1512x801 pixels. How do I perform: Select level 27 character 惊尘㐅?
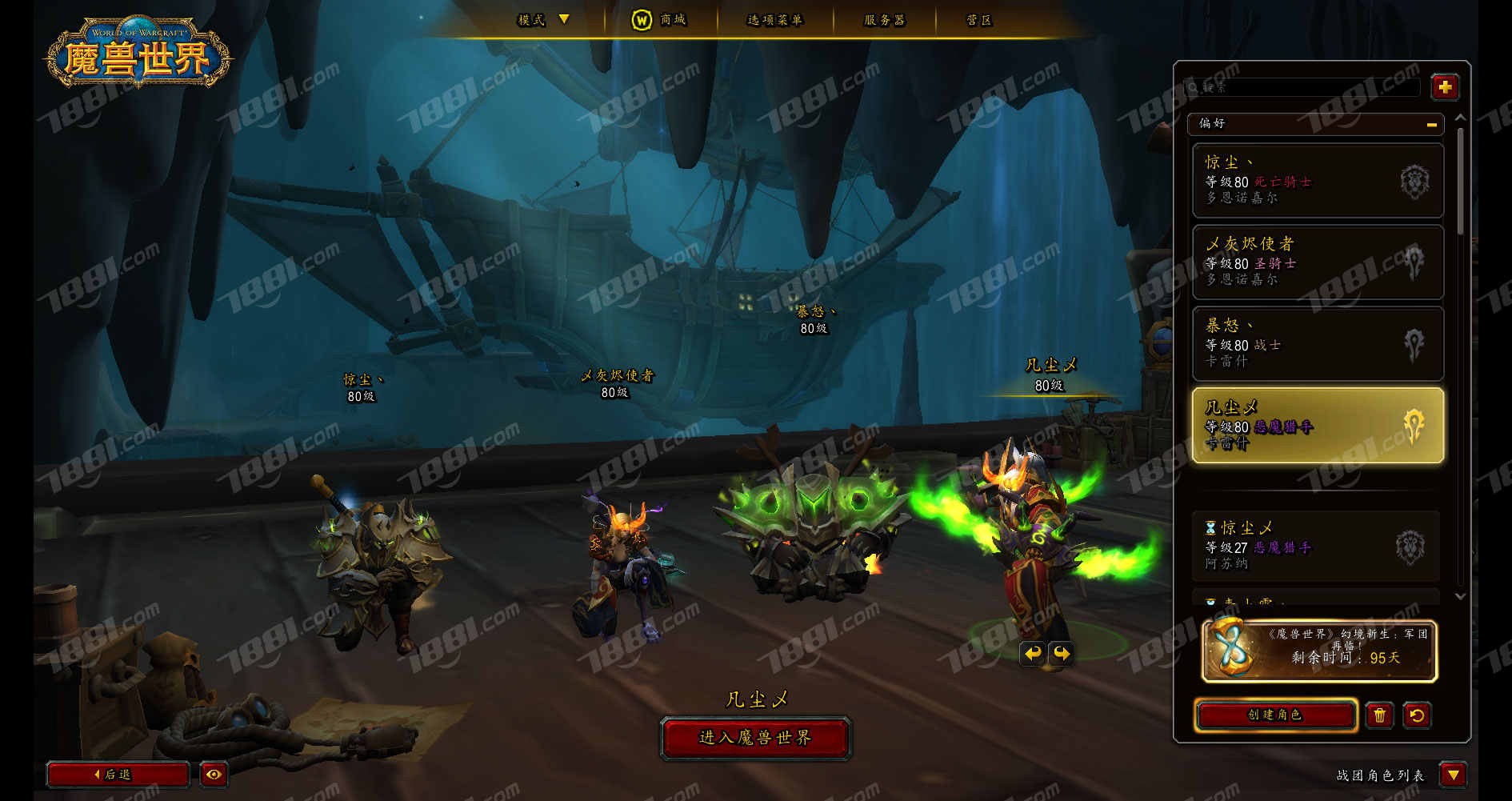(x=1316, y=547)
